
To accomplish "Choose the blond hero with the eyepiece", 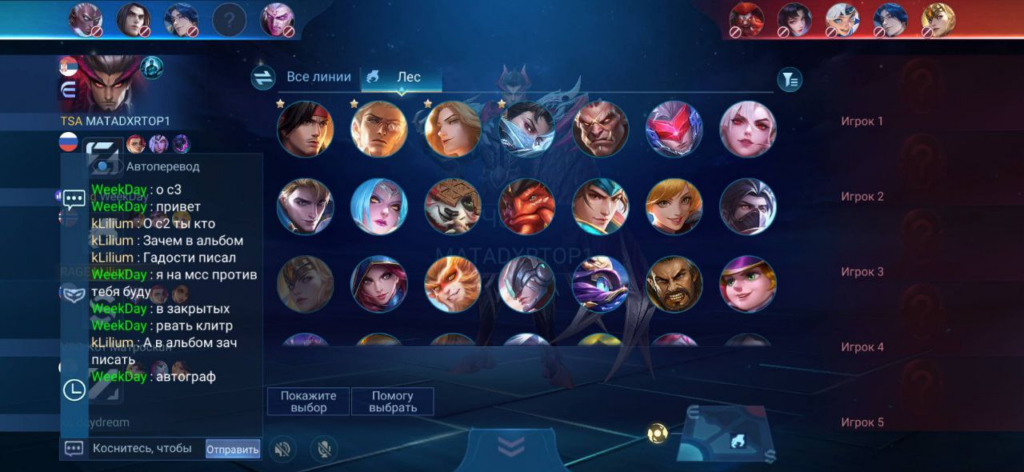I will [378, 129].
